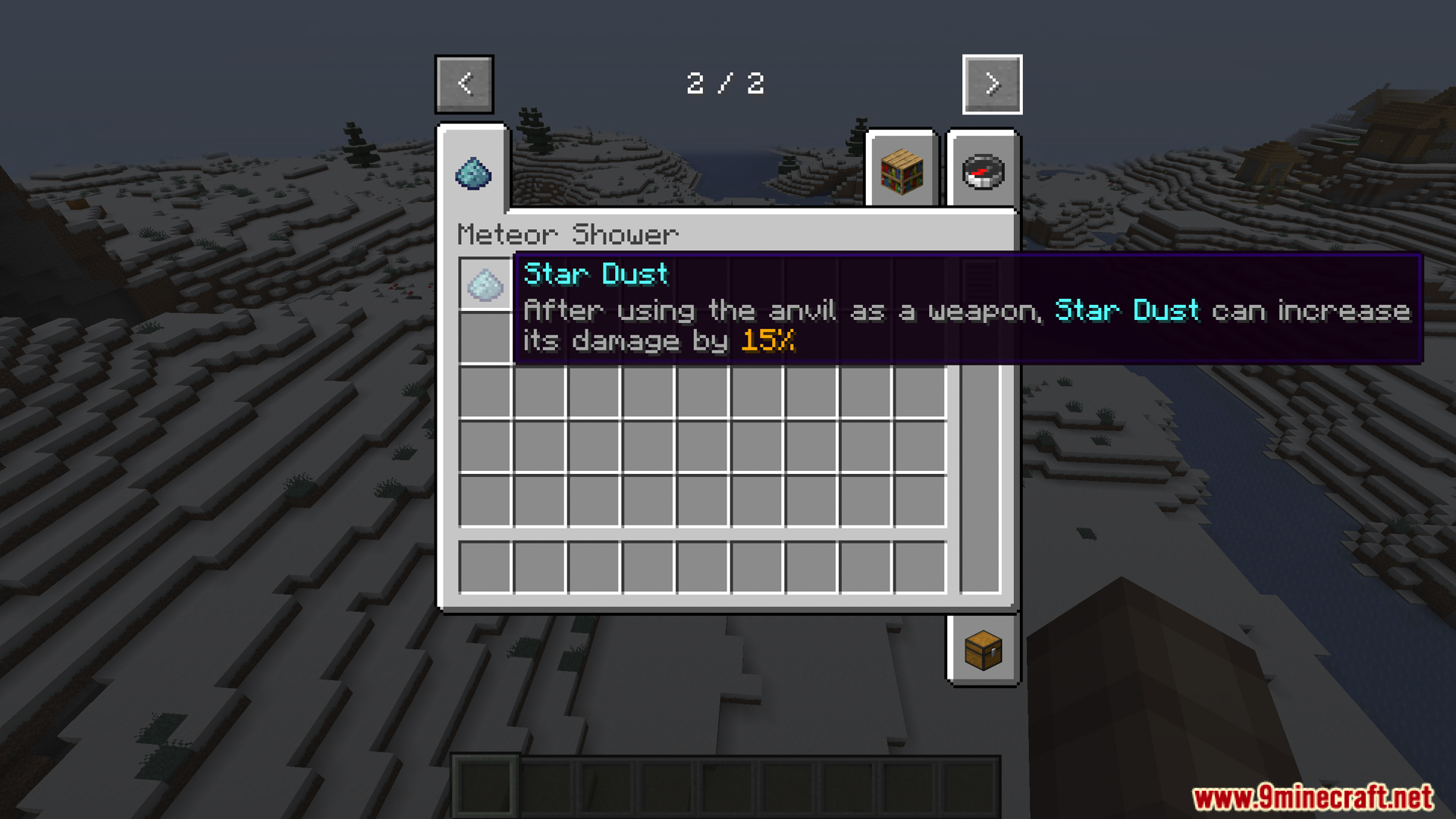Pick up the Star Dust item
The image size is (1456, 819).
(x=485, y=285)
